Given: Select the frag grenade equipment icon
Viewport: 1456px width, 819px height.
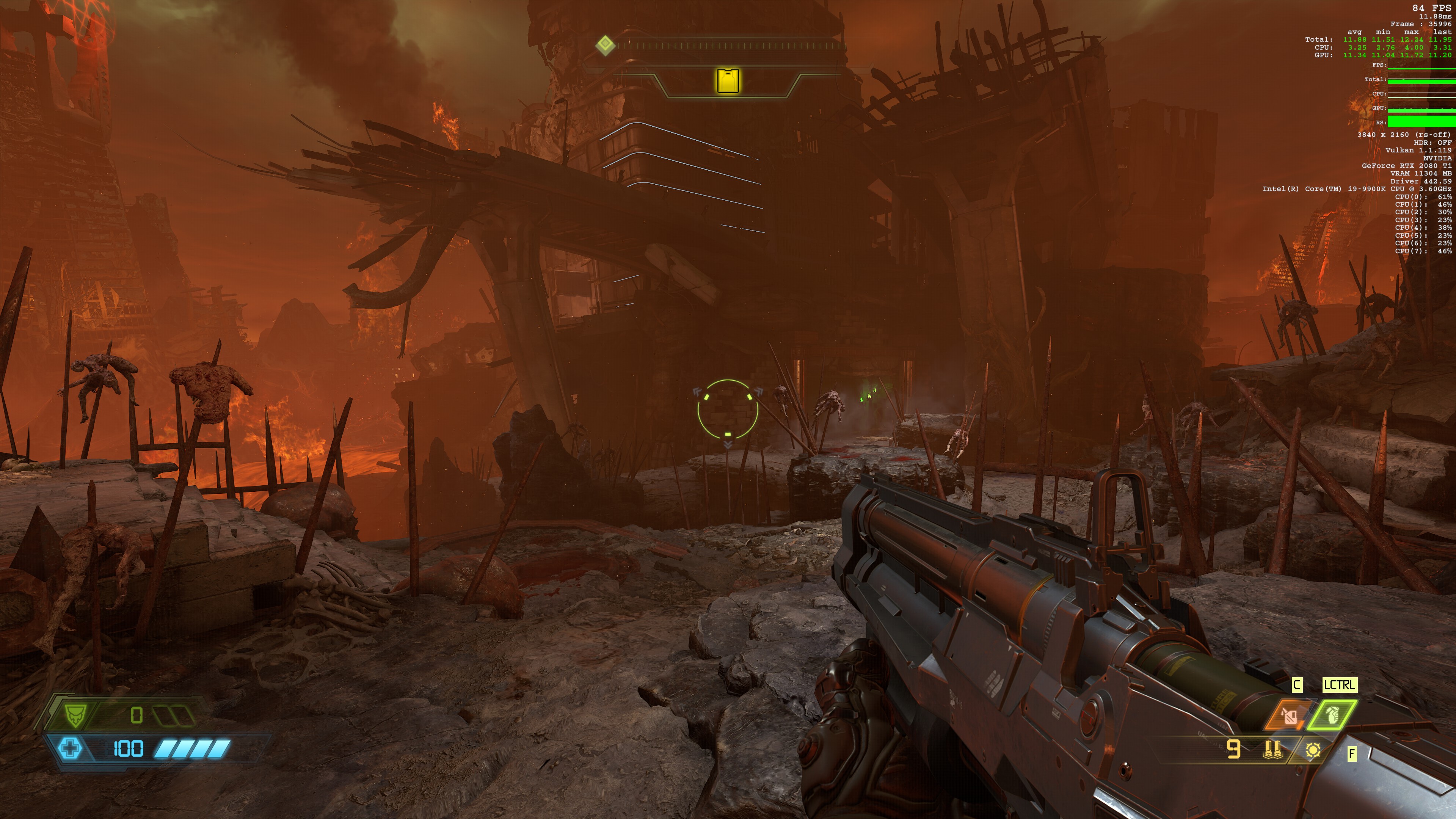Looking at the screenshot, I should pos(1332,715).
